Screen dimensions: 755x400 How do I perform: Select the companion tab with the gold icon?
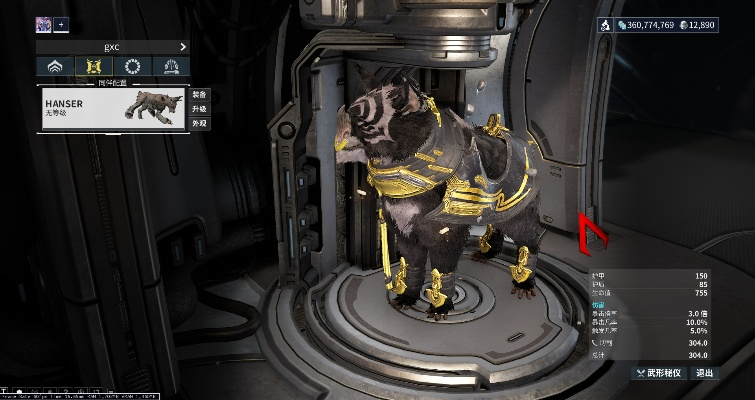click(x=94, y=68)
